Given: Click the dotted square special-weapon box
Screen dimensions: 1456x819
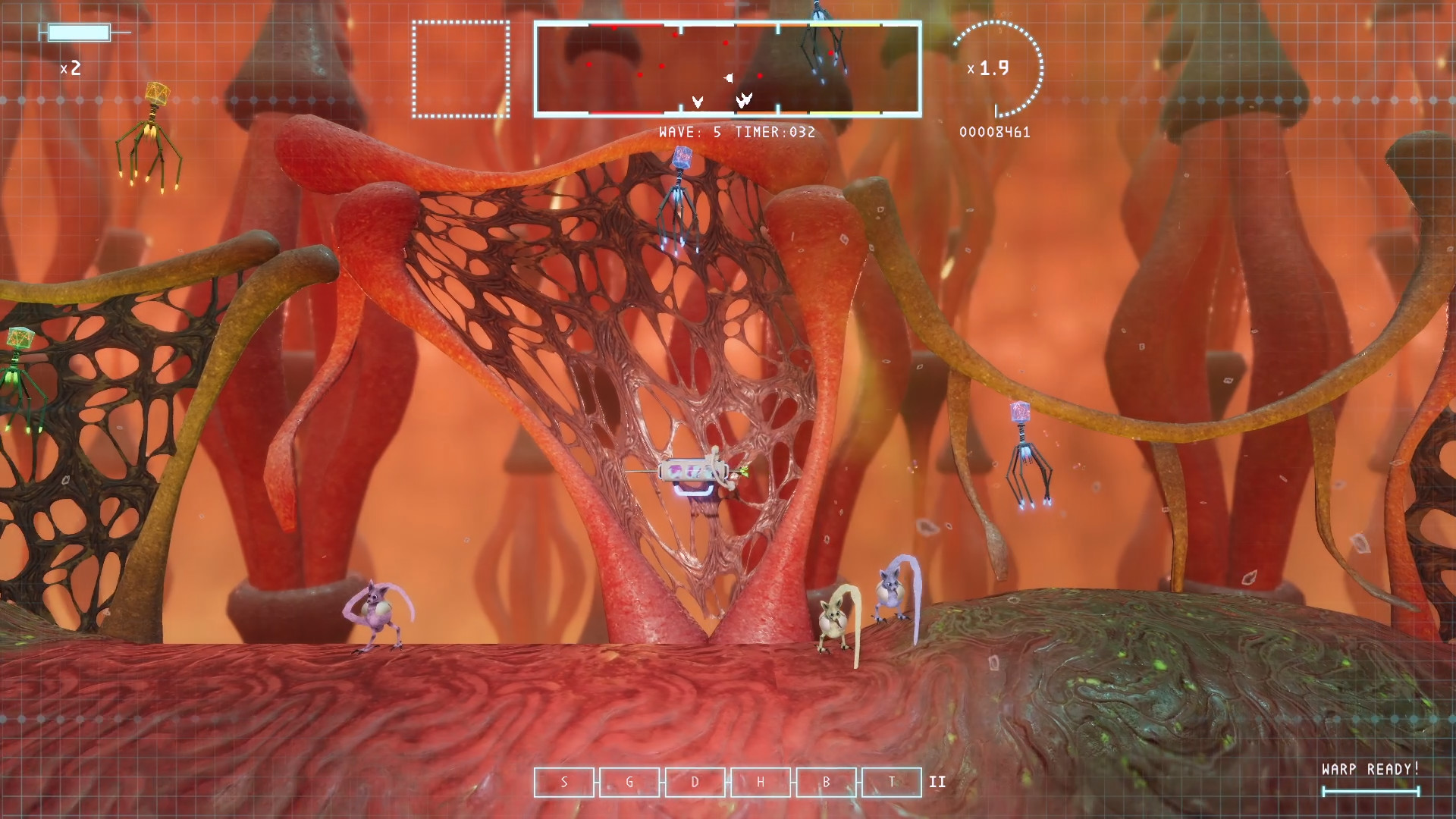Looking at the screenshot, I should (x=460, y=70).
